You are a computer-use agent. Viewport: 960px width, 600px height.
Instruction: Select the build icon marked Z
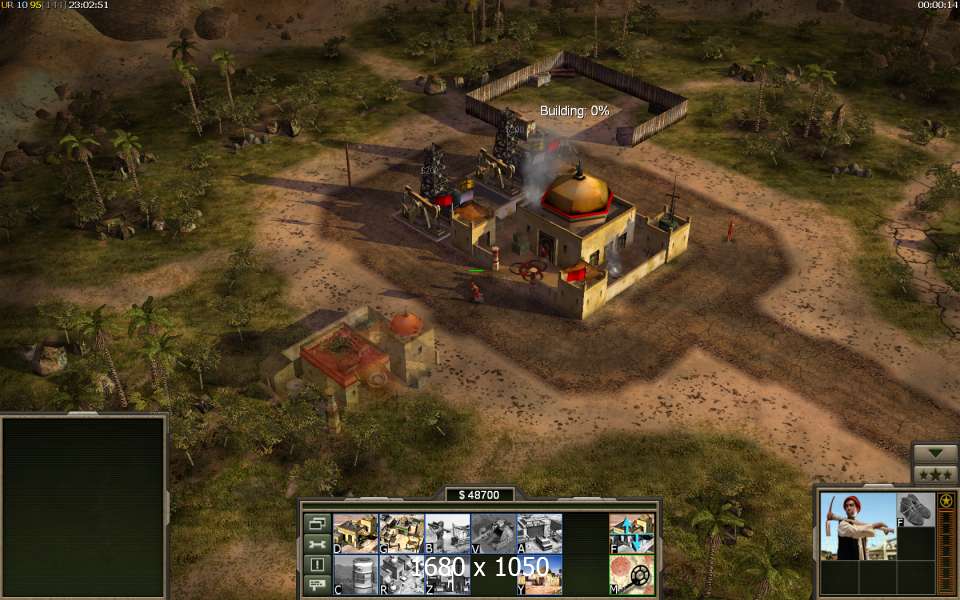pos(447,575)
